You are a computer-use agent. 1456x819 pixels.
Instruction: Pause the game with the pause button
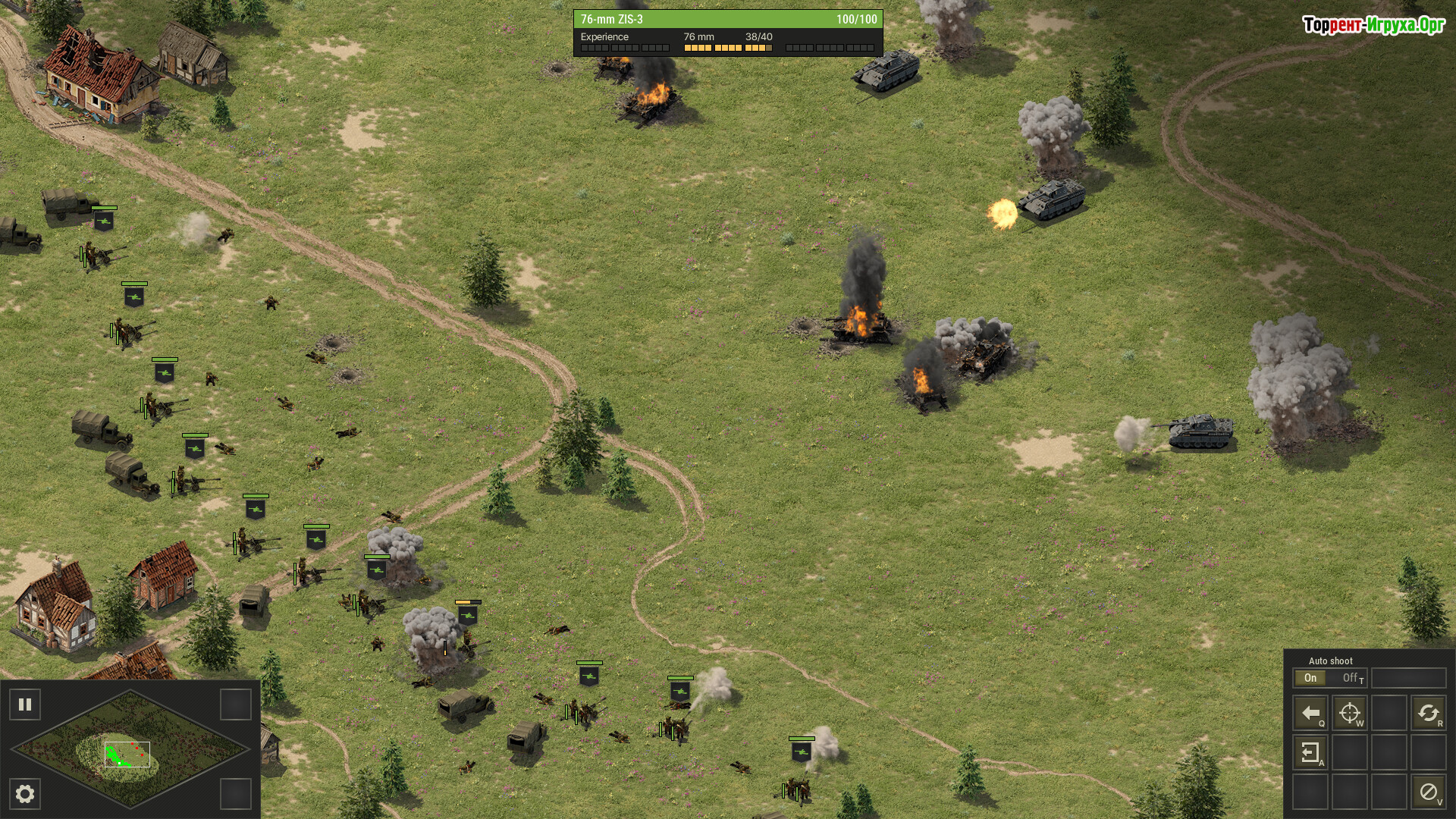pyautogui.click(x=25, y=704)
